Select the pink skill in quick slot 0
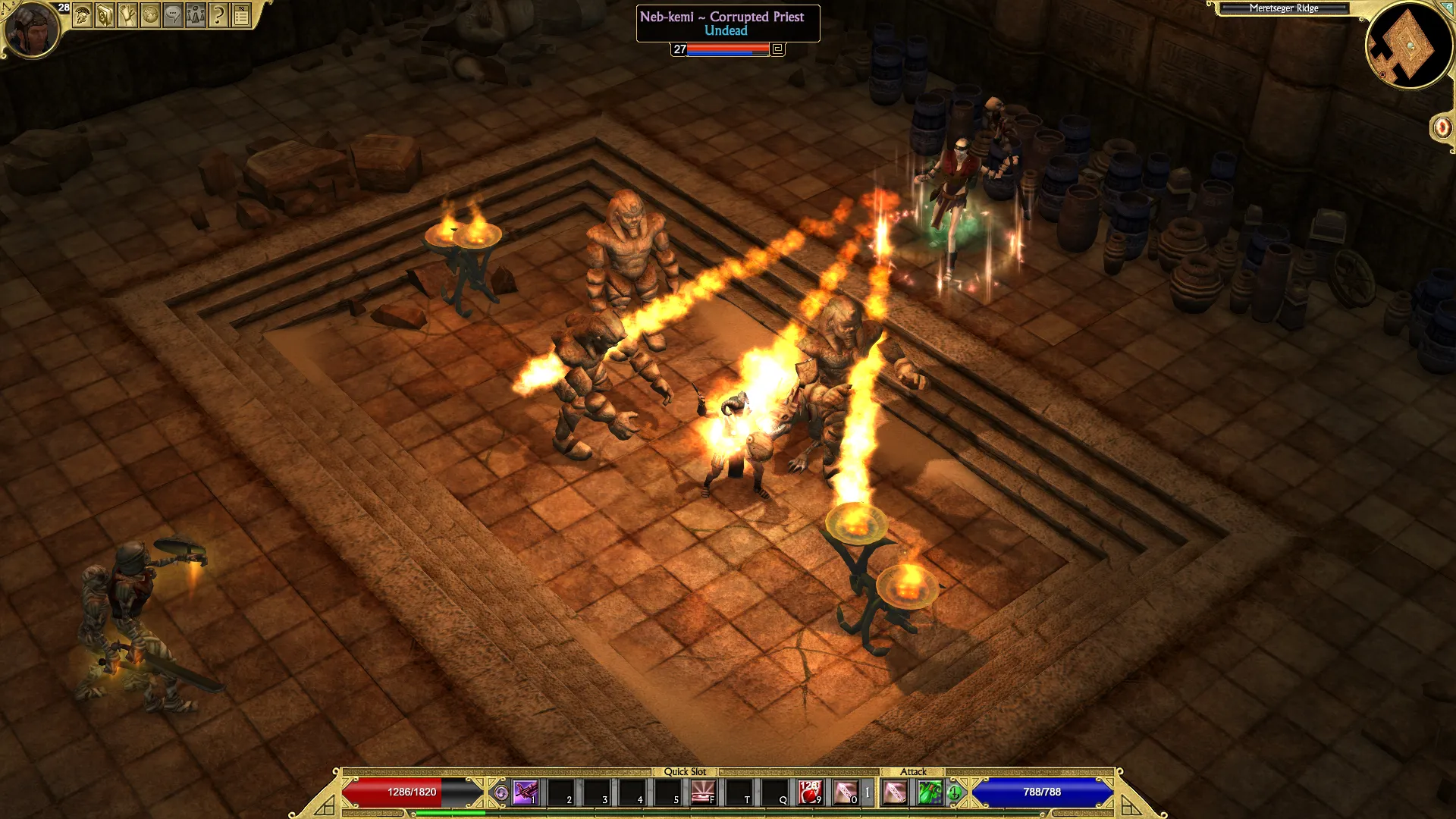This screenshot has height=819, width=1456. coord(846,792)
